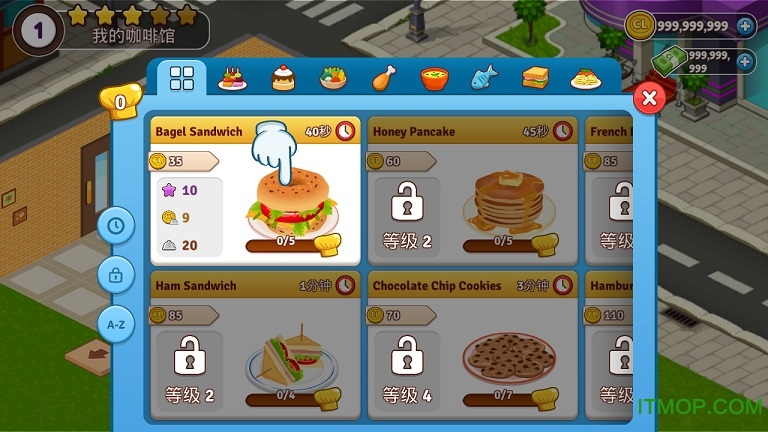Open the chef hat counter badge
Screen dimensions: 768x432
click(x=120, y=101)
